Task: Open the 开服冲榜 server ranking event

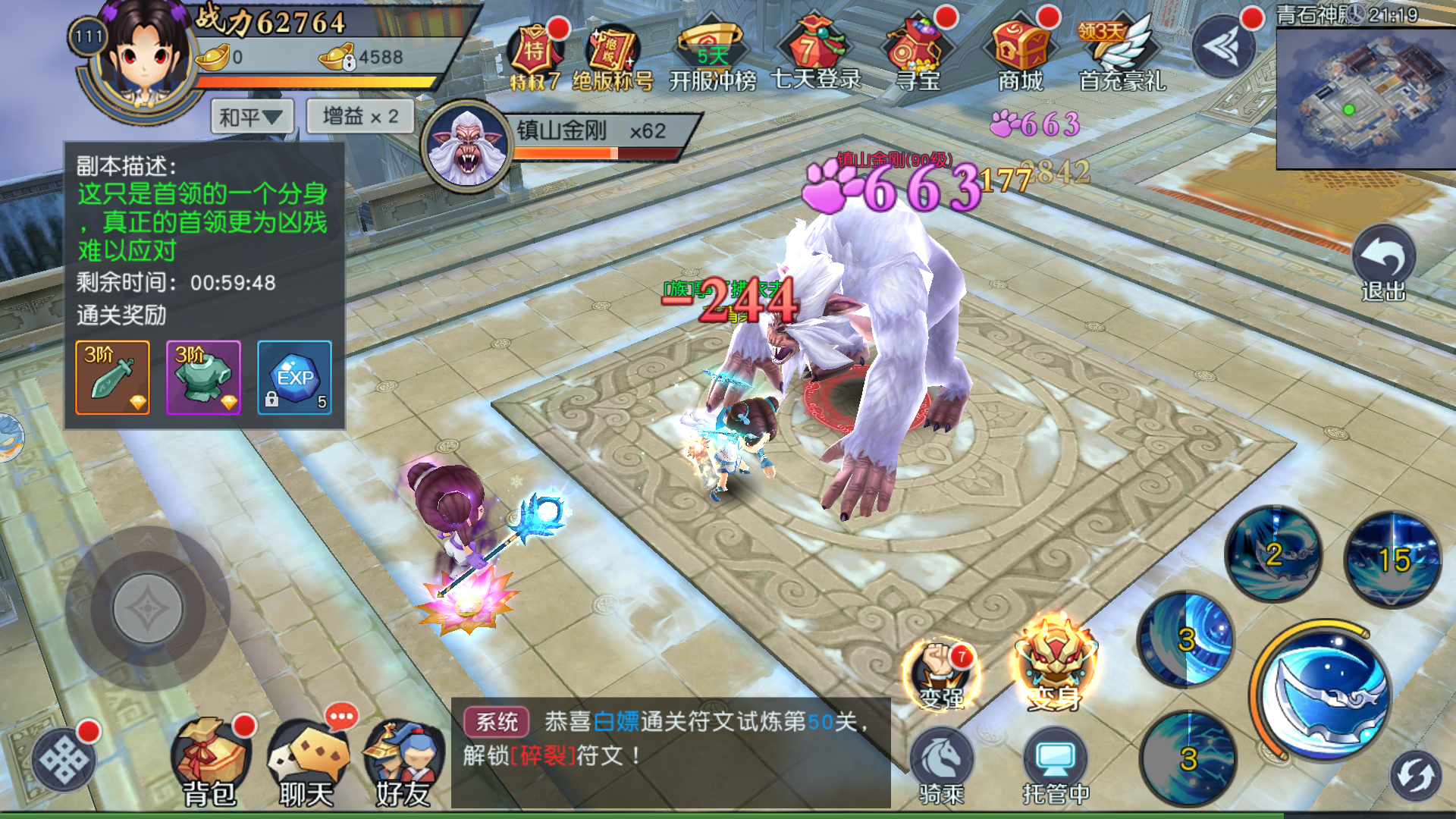Action: (712, 53)
